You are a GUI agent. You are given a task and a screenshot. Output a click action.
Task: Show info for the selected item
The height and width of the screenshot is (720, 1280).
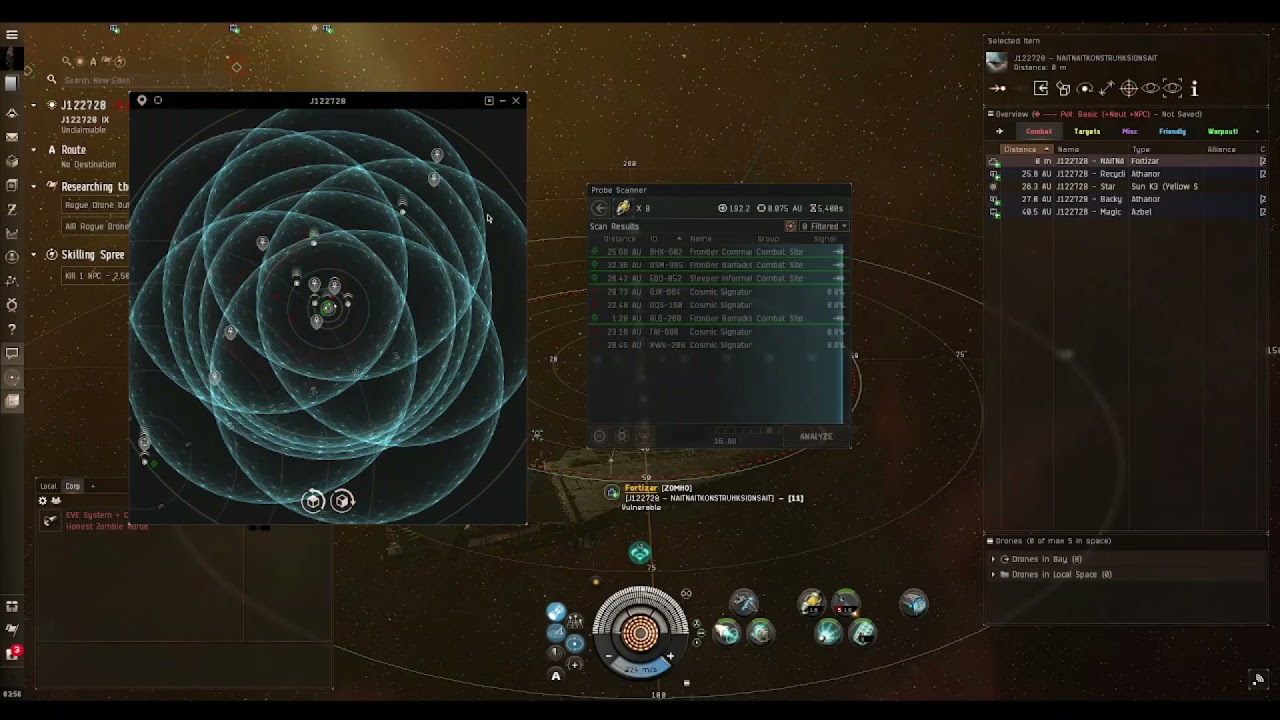[1194, 88]
